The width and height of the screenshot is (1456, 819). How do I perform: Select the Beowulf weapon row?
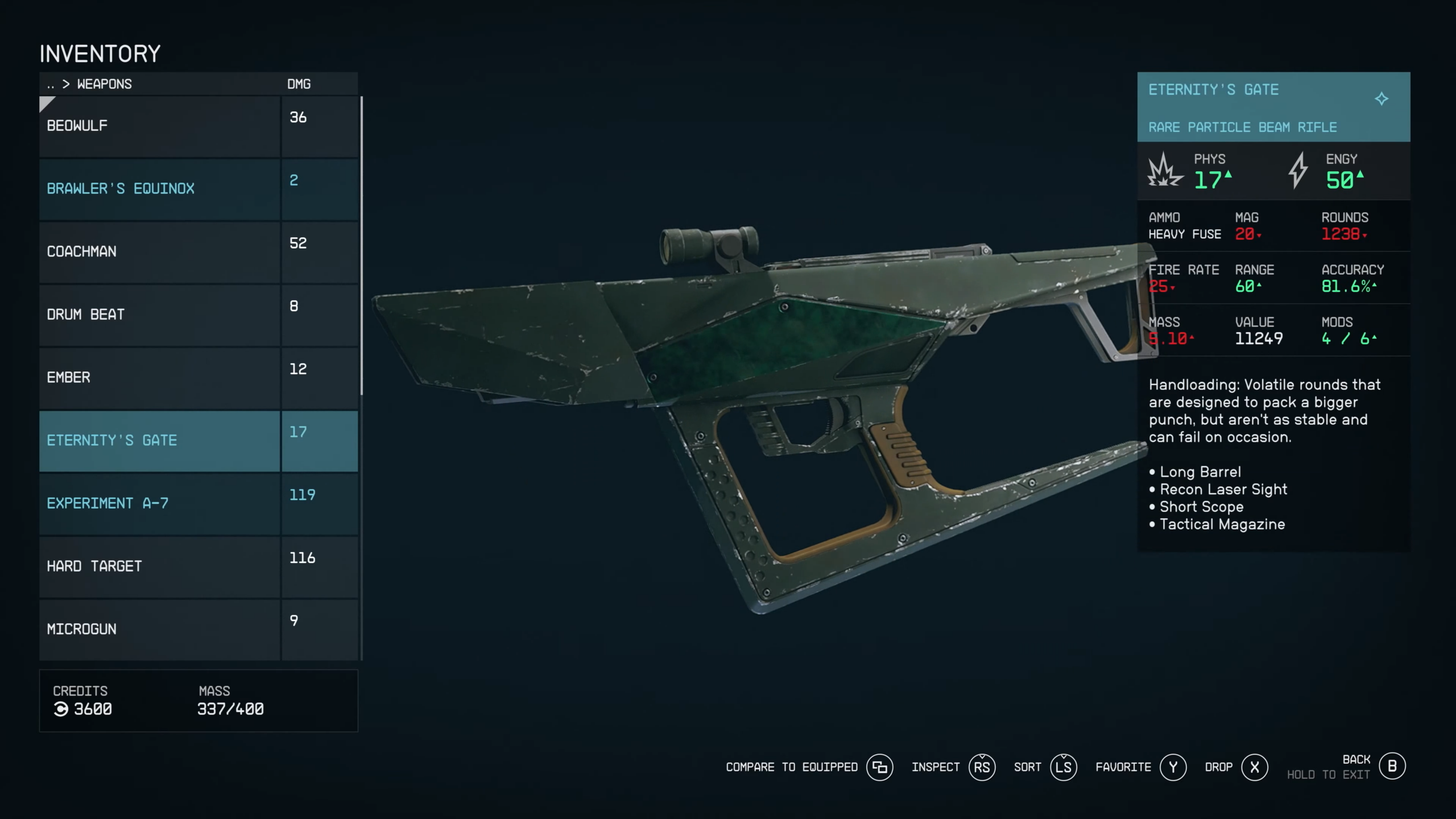pyautogui.click(x=159, y=126)
